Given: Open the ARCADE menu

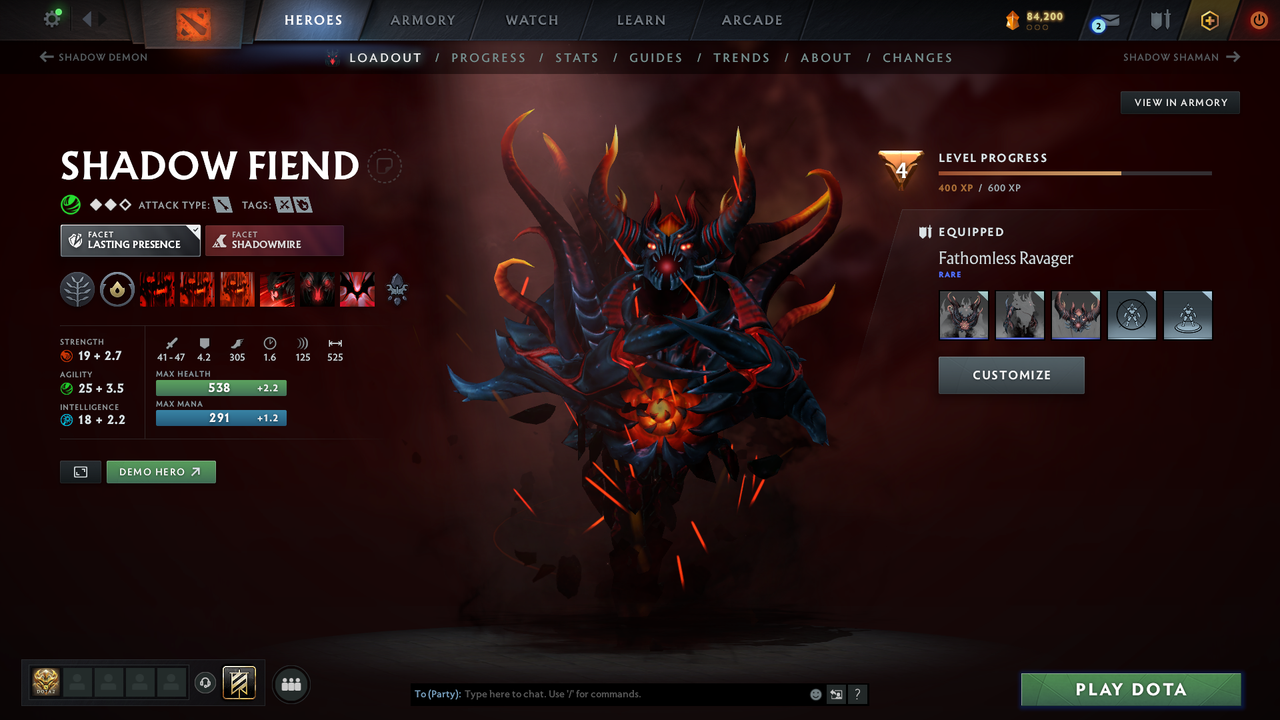Looking at the screenshot, I should click(x=751, y=20).
